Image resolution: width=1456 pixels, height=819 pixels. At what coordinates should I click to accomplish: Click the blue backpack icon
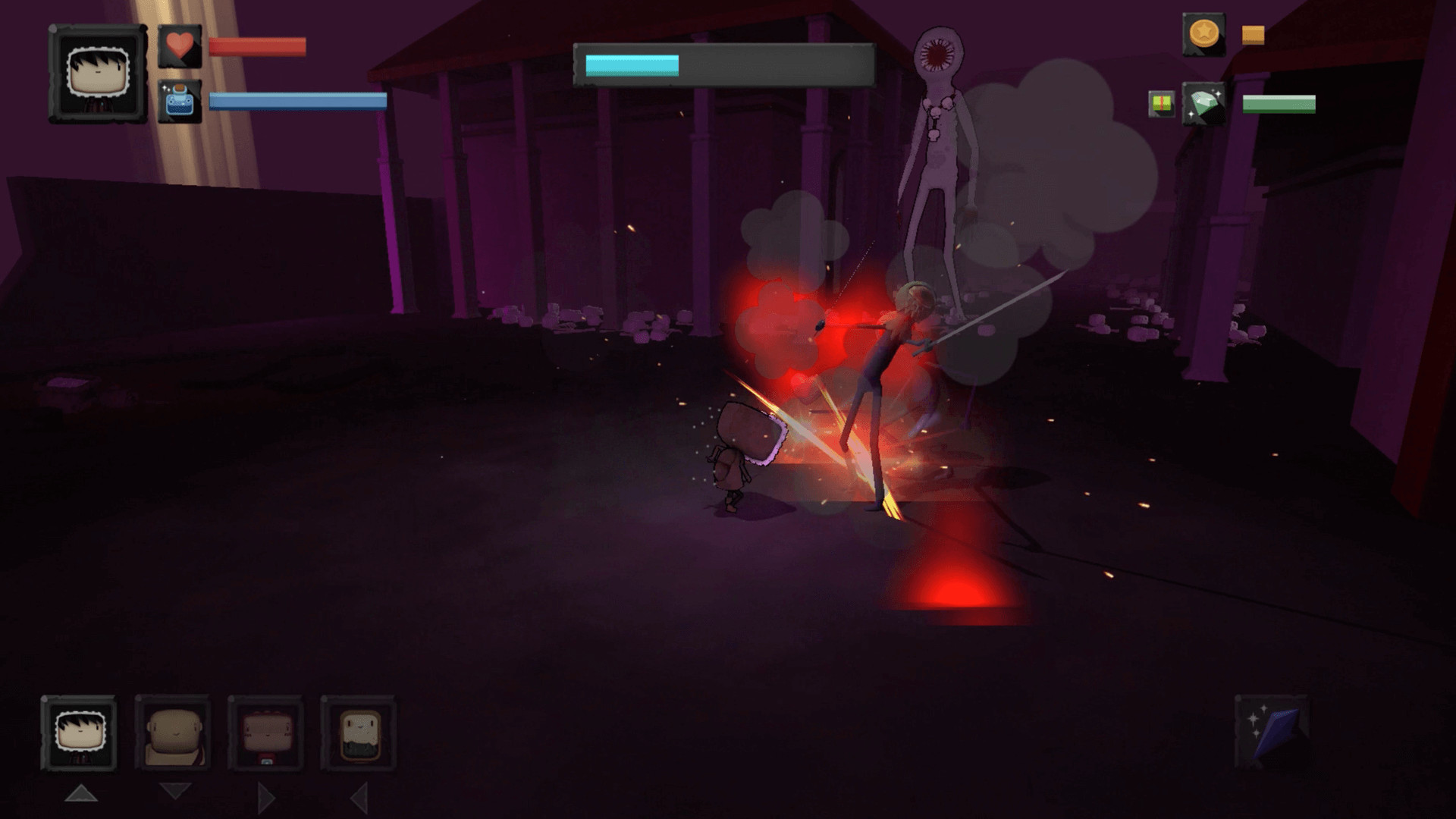click(180, 102)
